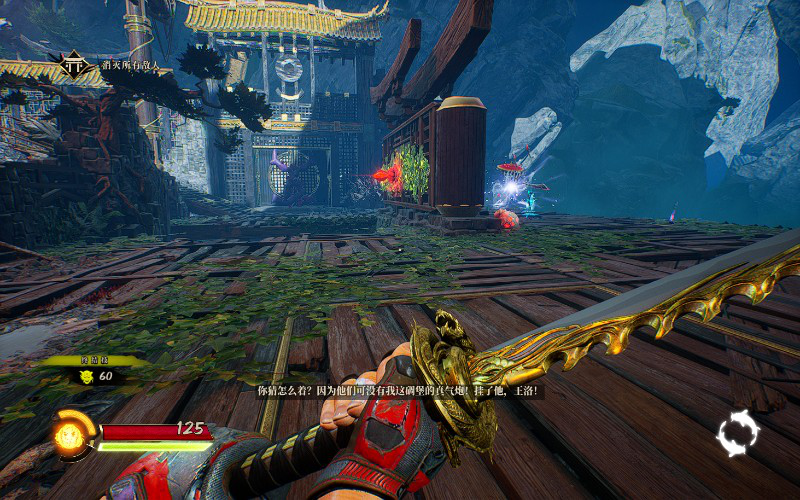Viewport: 800px width, 500px height.
Task: Select the yellow demon mask icon
Action: (x=86, y=377)
